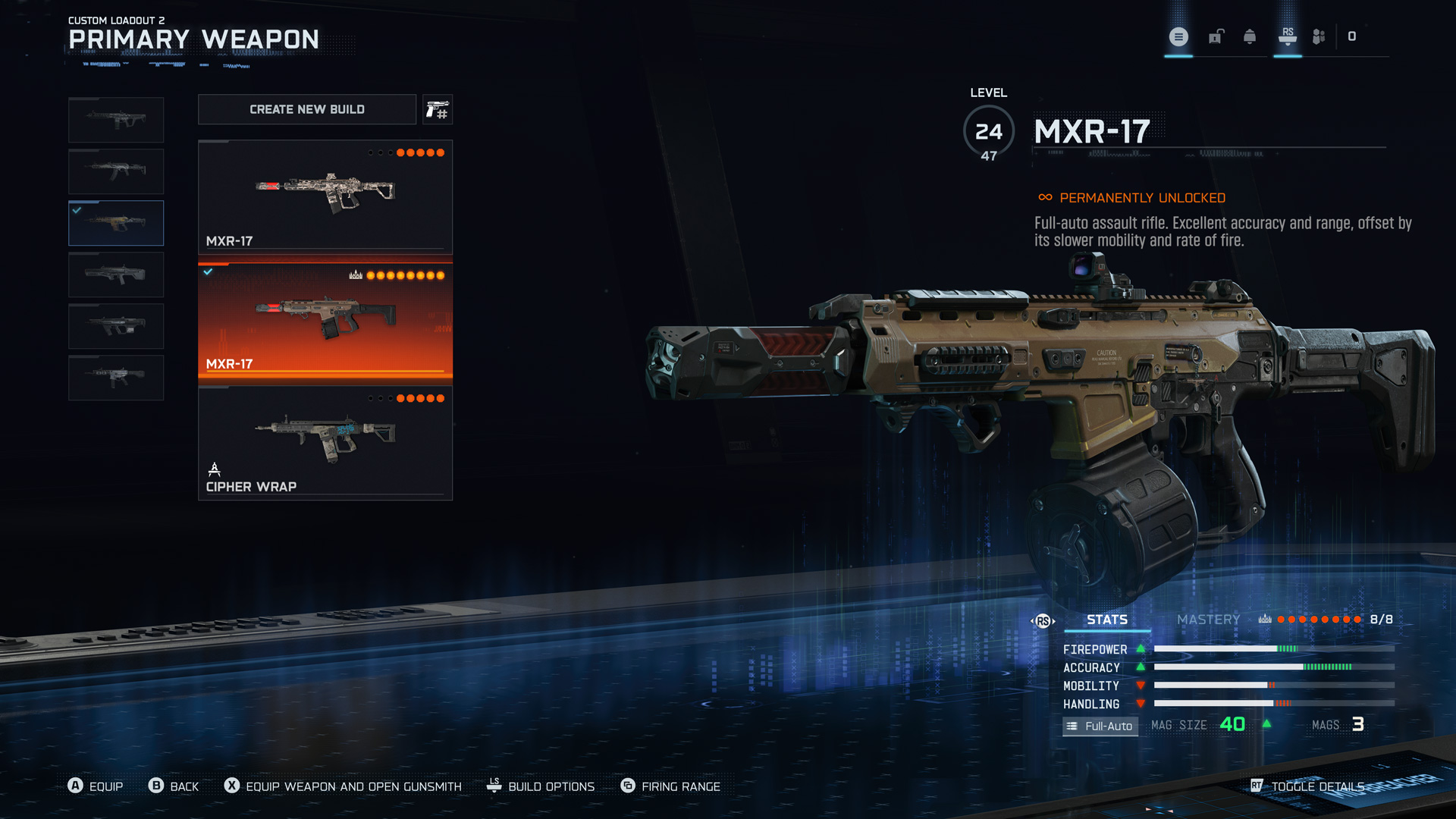Select the camo-patterned MXR-17 build
Screen dimensions: 1456x819
pos(325,196)
